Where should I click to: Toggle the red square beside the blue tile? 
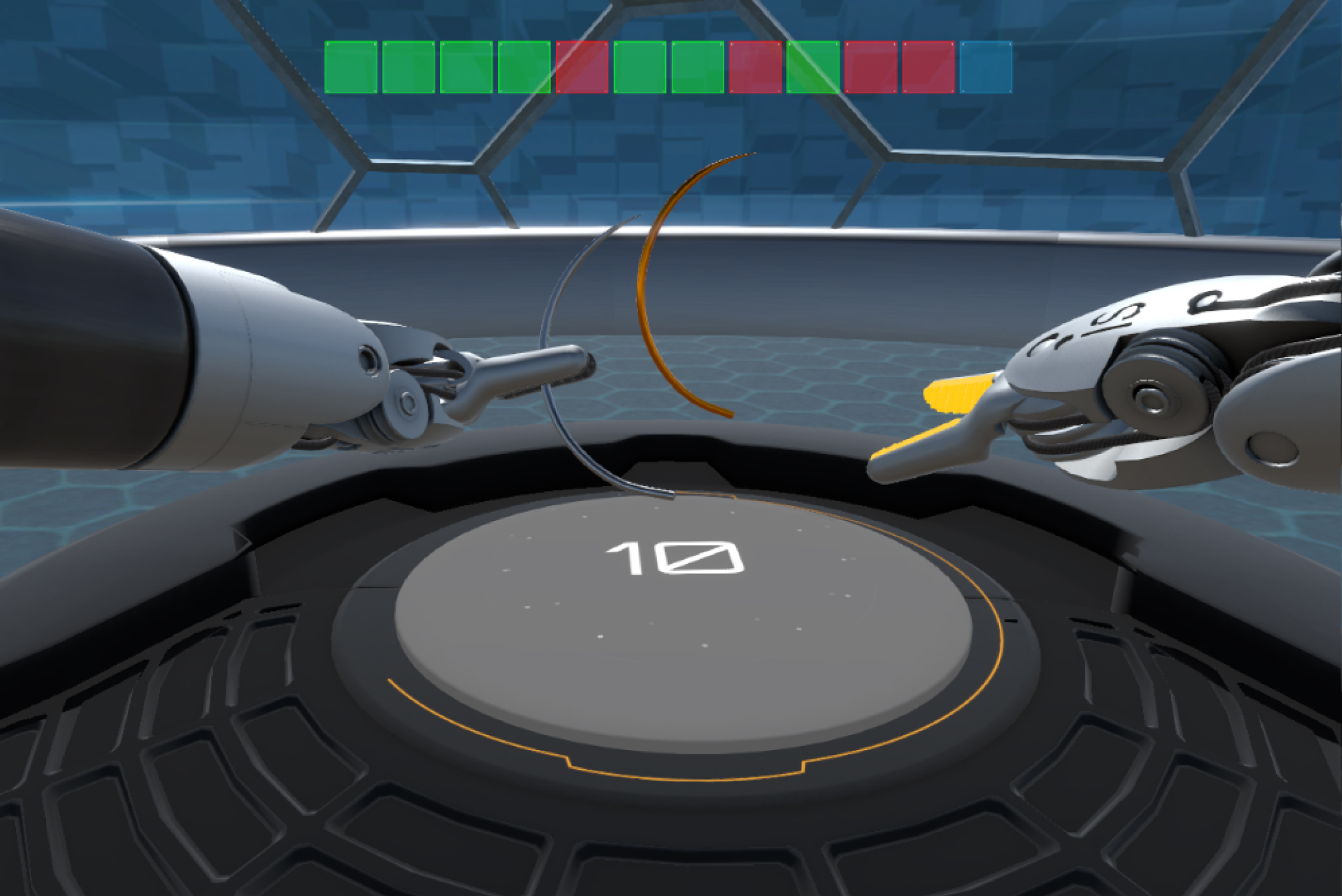[926, 68]
